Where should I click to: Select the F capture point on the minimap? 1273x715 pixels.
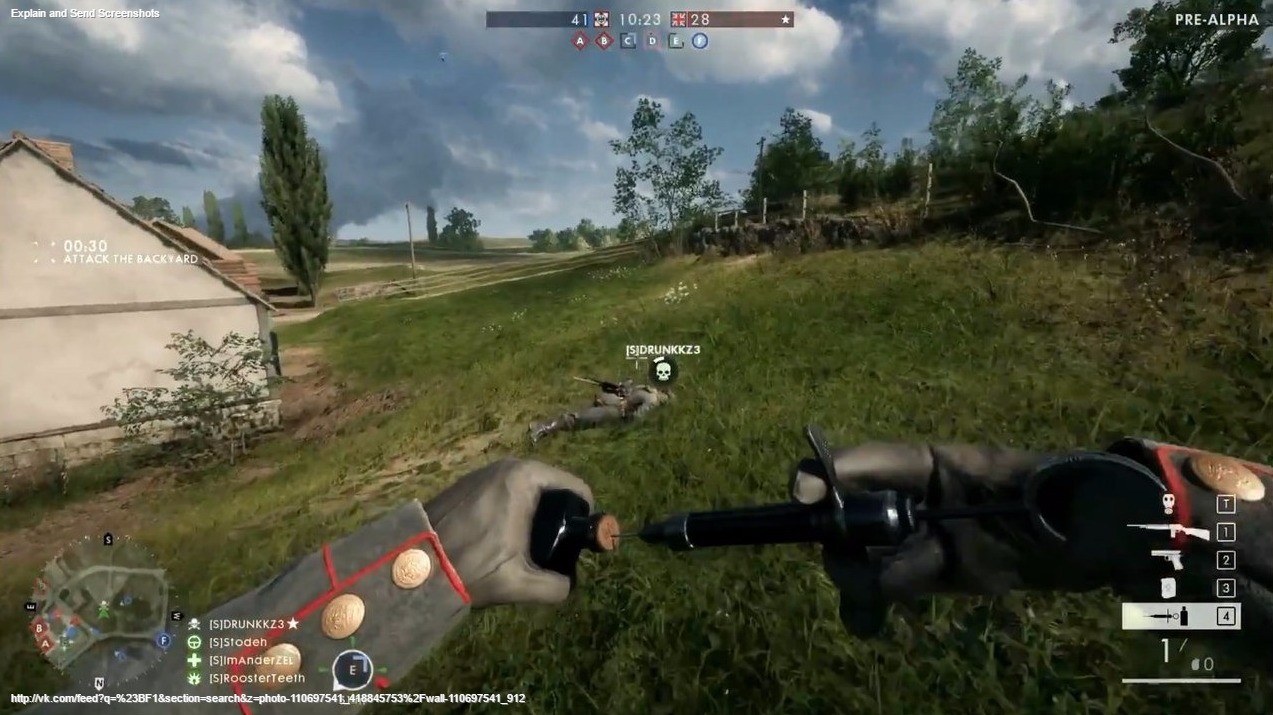tap(163, 639)
